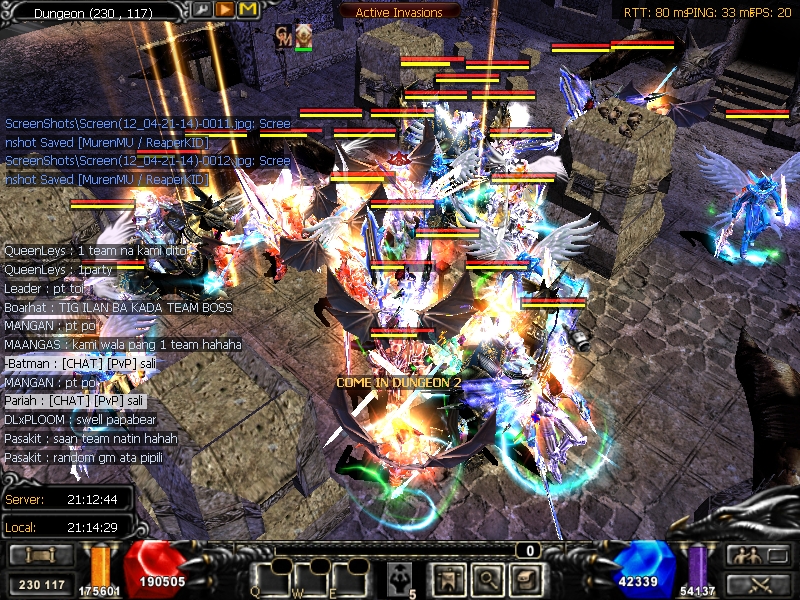Click the GM buff status icon
The image size is (800, 600).
(283, 34)
